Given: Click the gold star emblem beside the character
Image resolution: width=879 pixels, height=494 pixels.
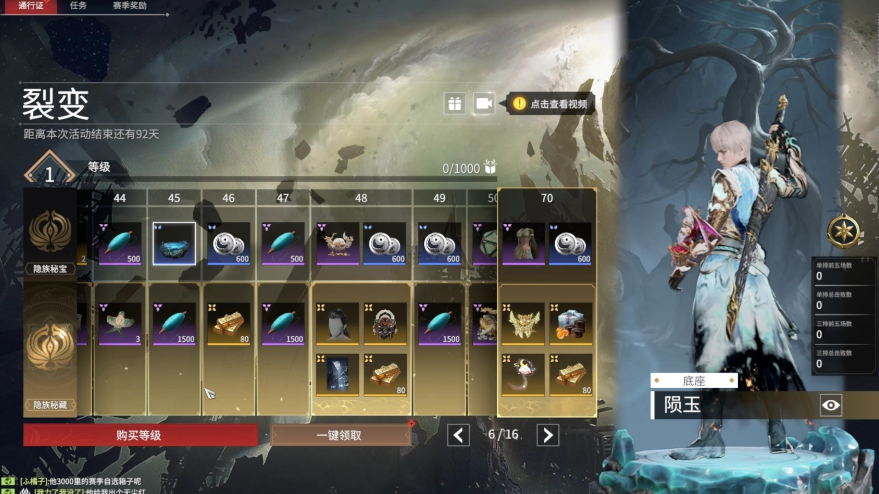Looking at the screenshot, I should [x=845, y=232].
